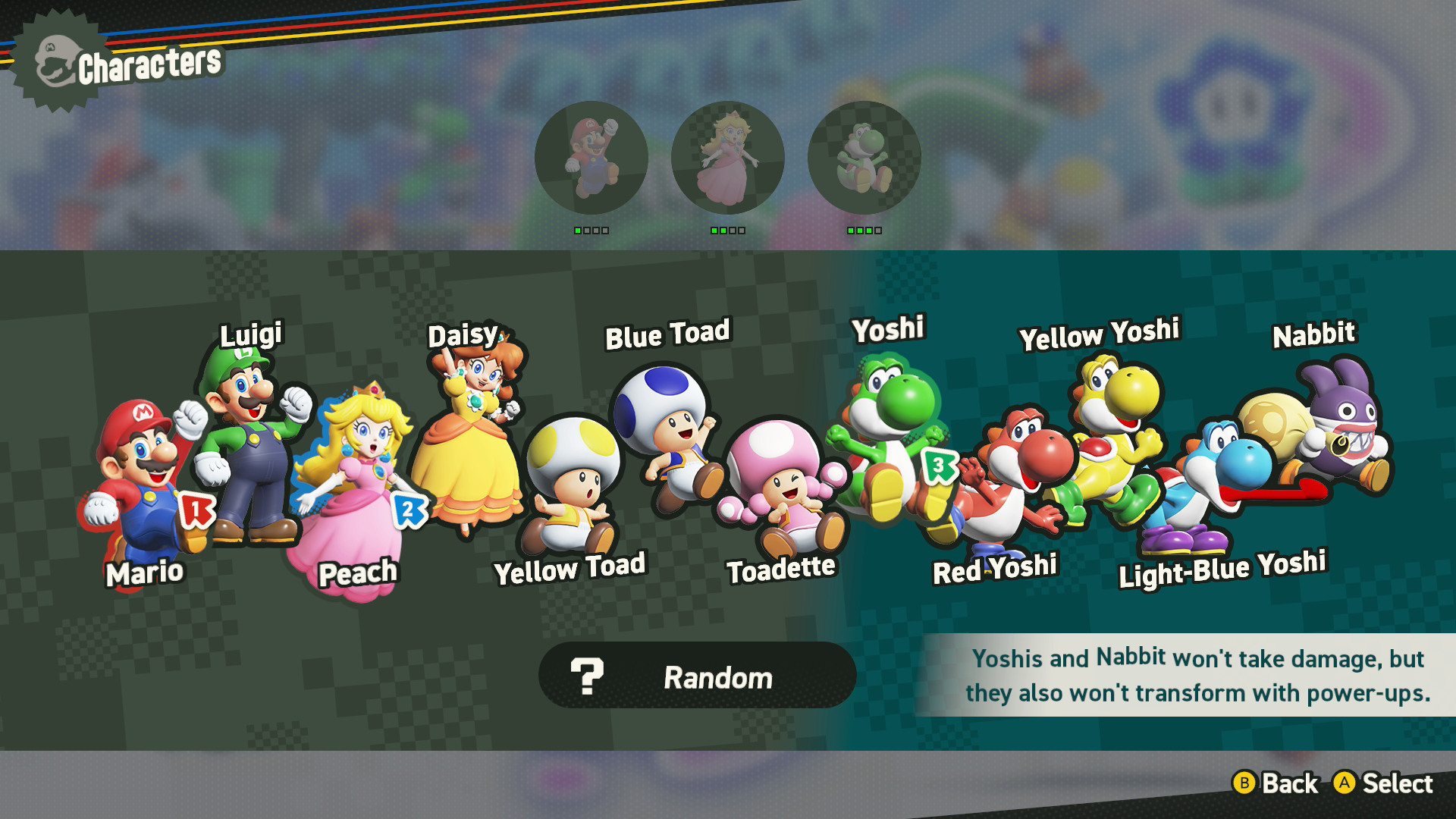Click the Random character button
This screenshot has height=819, width=1456.
pyautogui.click(x=697, y=676)
